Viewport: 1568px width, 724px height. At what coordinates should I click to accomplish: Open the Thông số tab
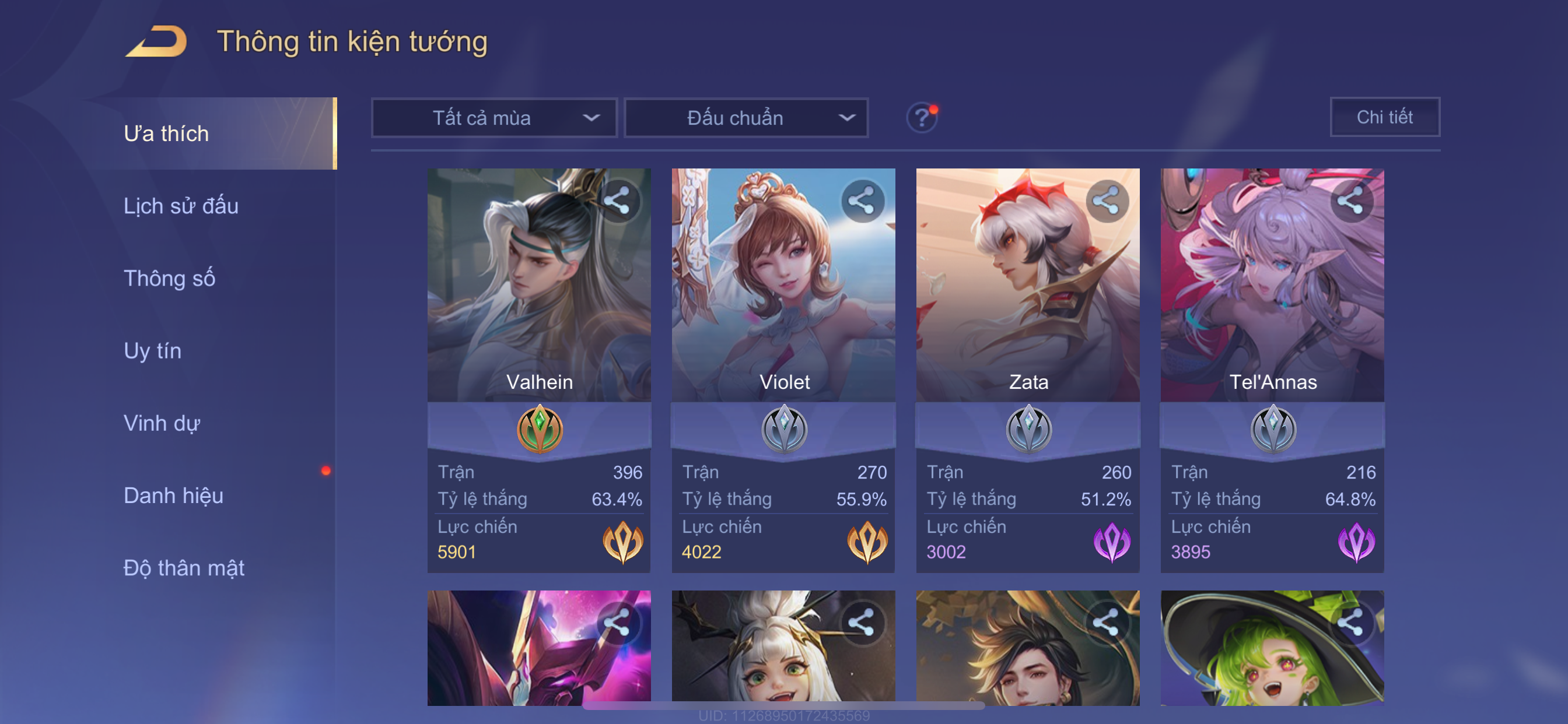click(169, 279)
